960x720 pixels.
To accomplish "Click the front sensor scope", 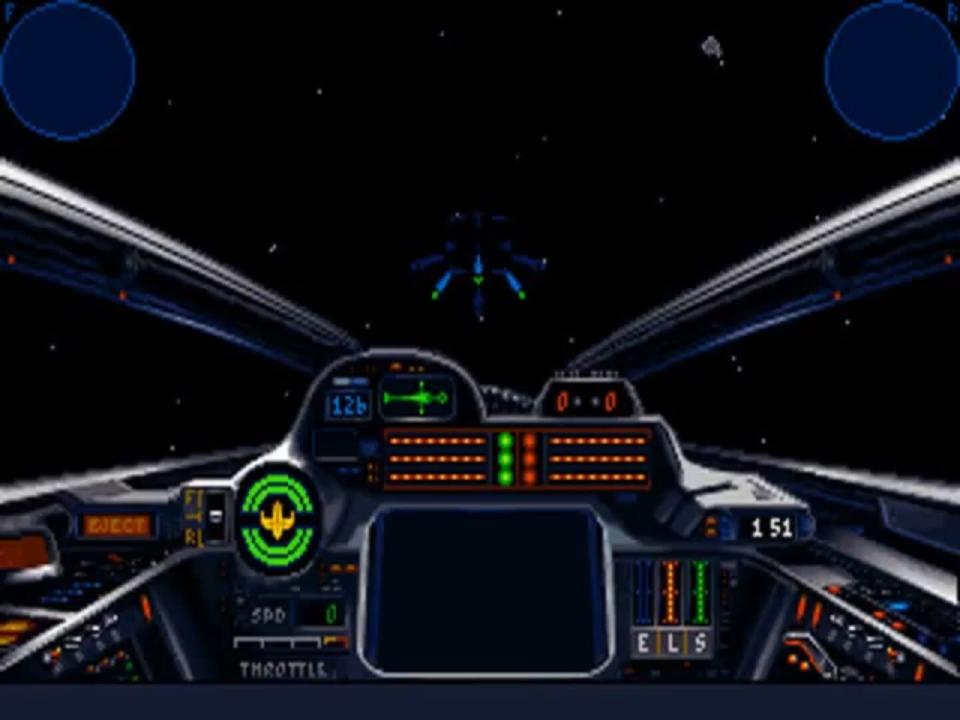I will coord(67,69).
